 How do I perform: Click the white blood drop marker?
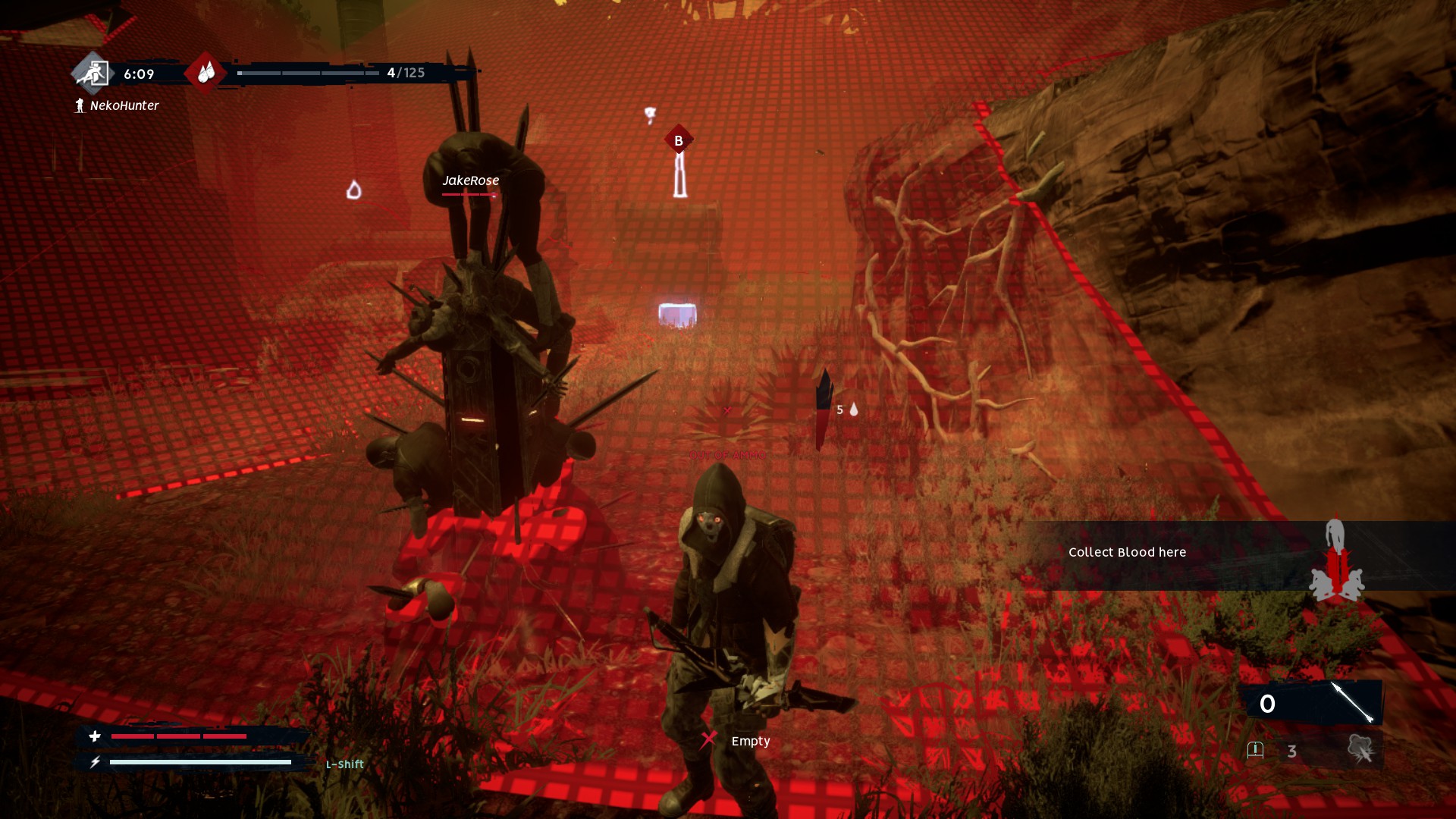[x=353, y=190]
